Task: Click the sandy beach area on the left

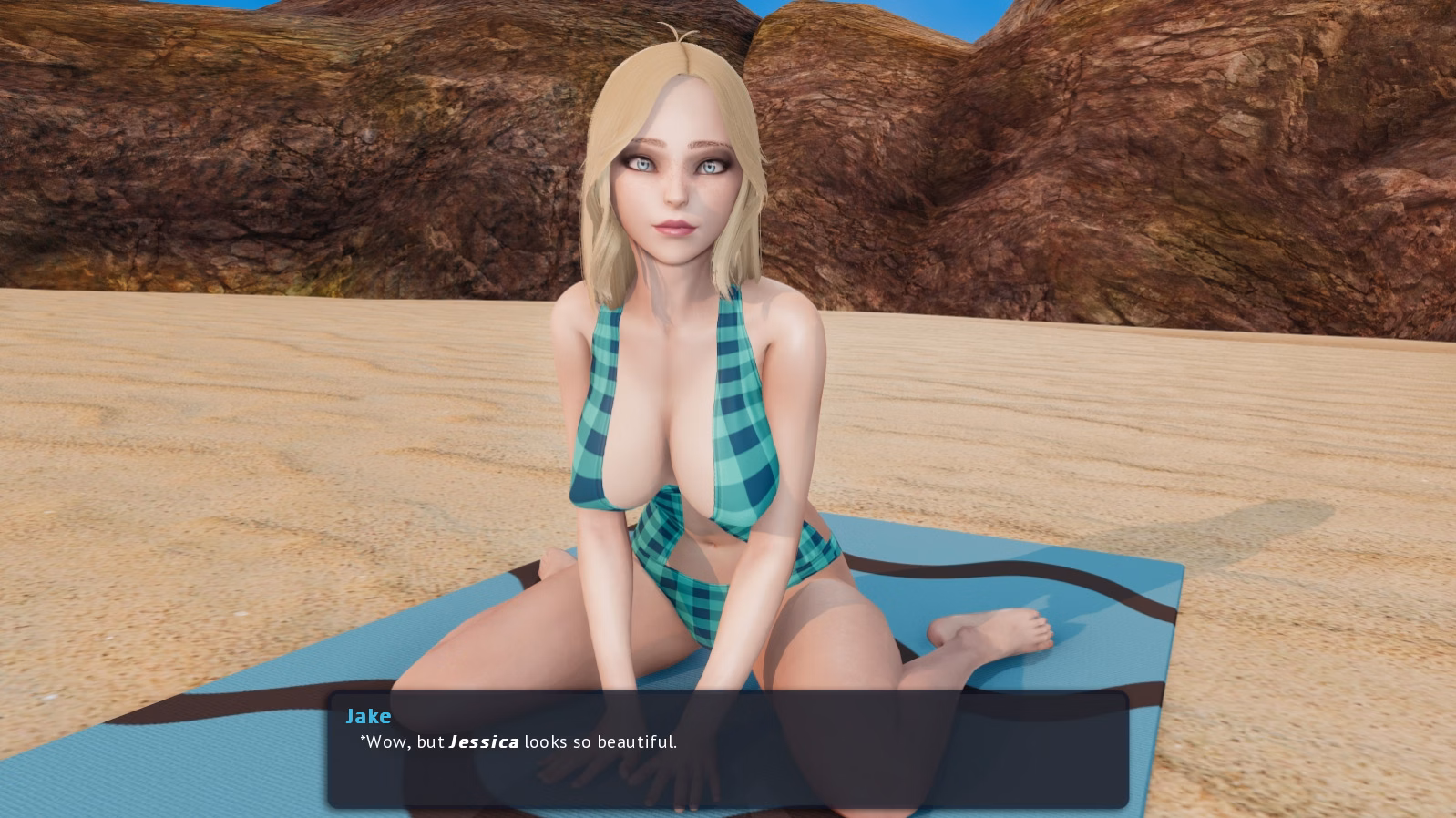Action: (182, 455)
